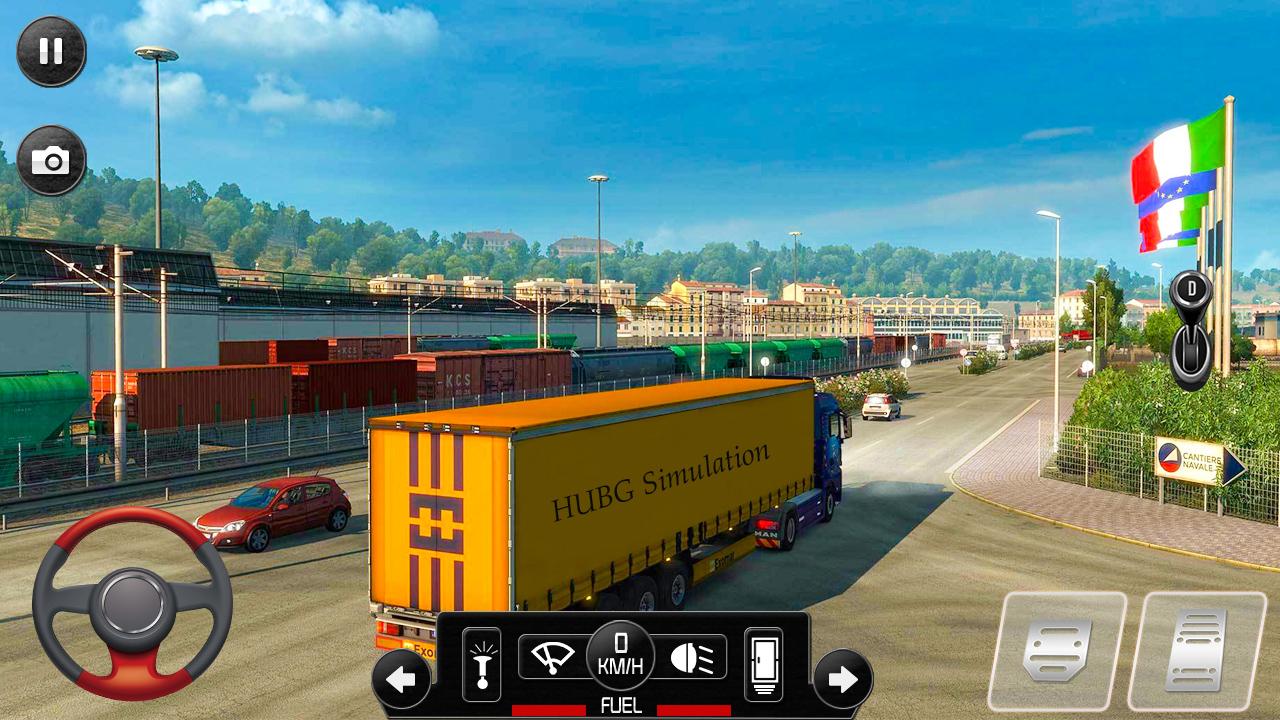Tap the truck door icon
1280x720 pixels.
763,664
